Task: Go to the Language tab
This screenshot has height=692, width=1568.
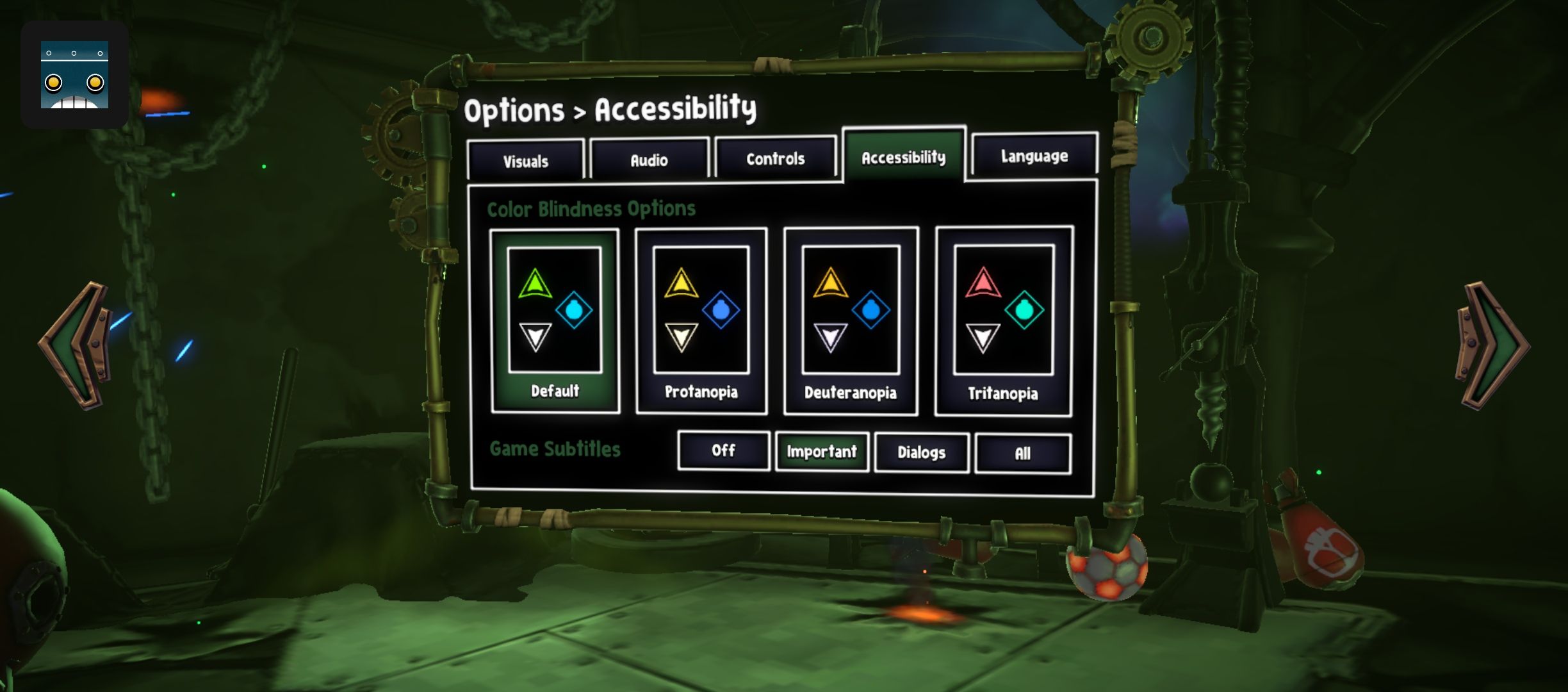Action: pyautogui.click(x=1034, y=155)
